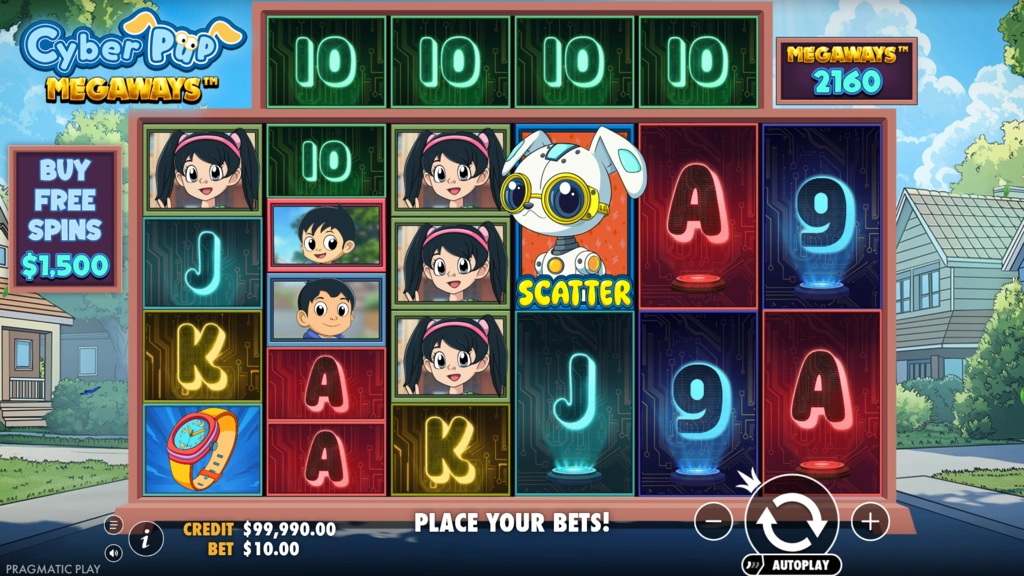Increase the bet with the plus button
This screenshot has height=576, width=1024.
point(870,521)
